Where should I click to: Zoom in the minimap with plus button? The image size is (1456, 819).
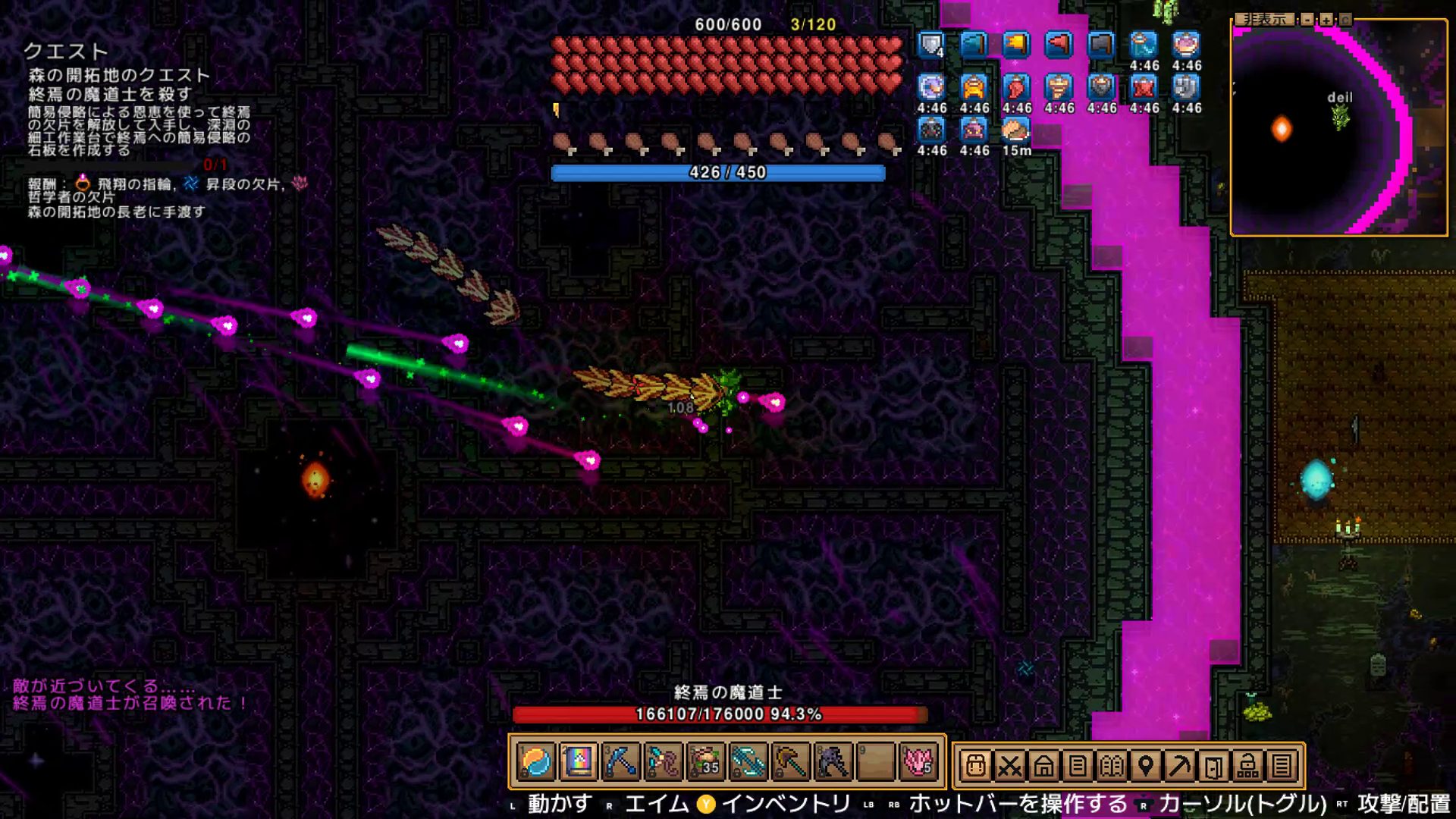pyautogui.click(x=1326, y=20)
